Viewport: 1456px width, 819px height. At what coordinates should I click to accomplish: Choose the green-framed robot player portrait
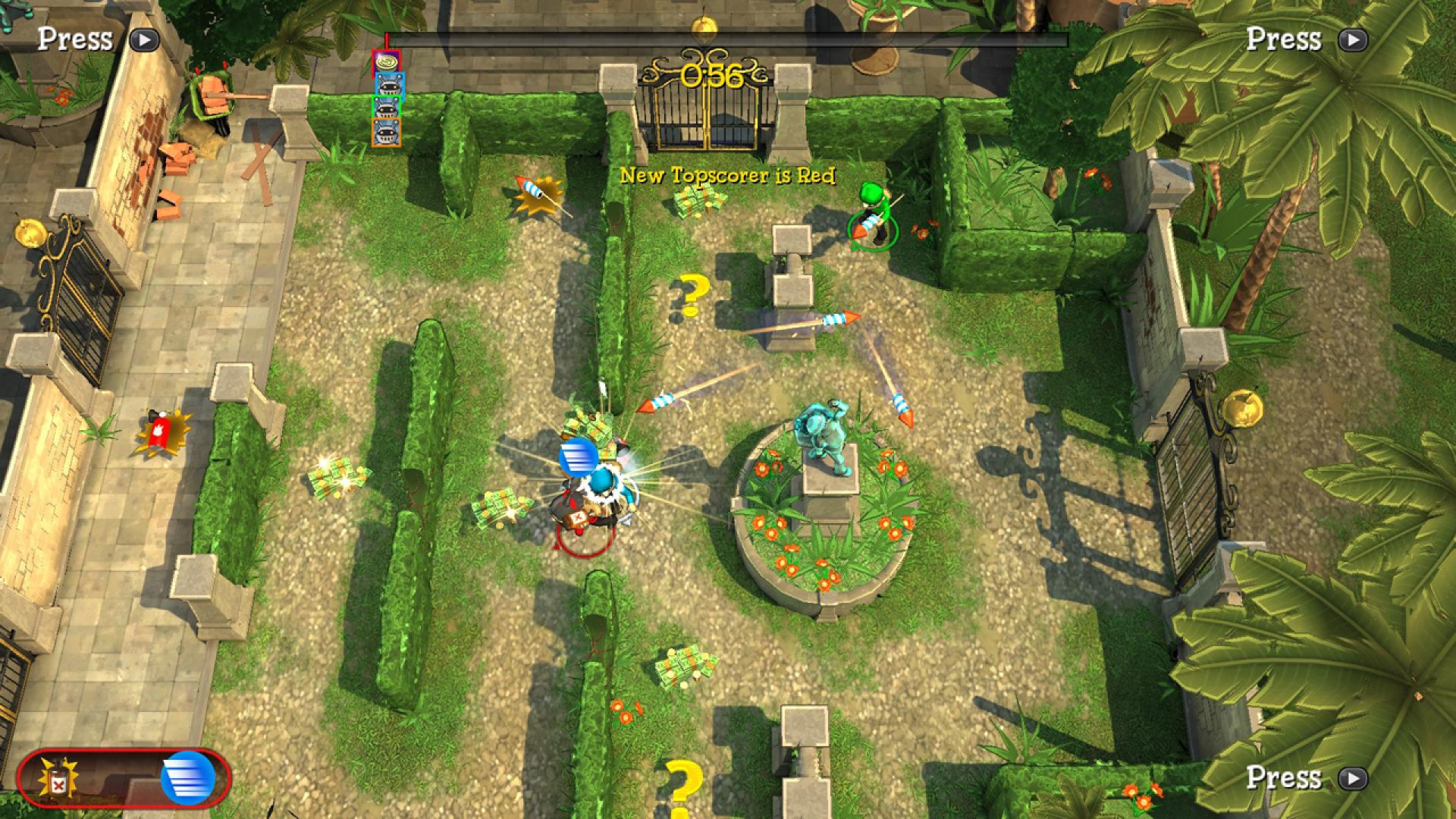[387, 108]
